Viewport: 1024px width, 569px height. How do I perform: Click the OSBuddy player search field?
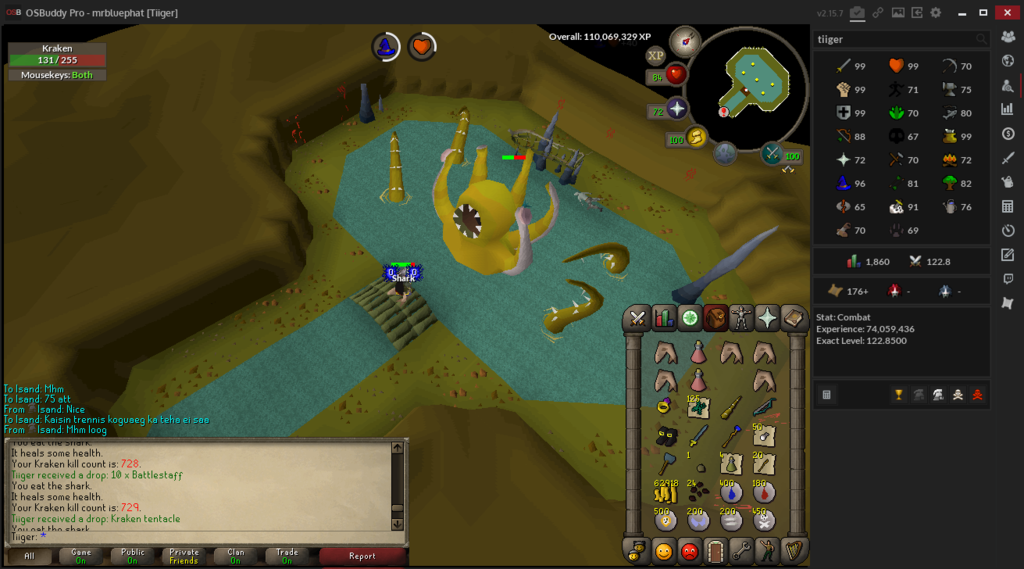[893, 39]
